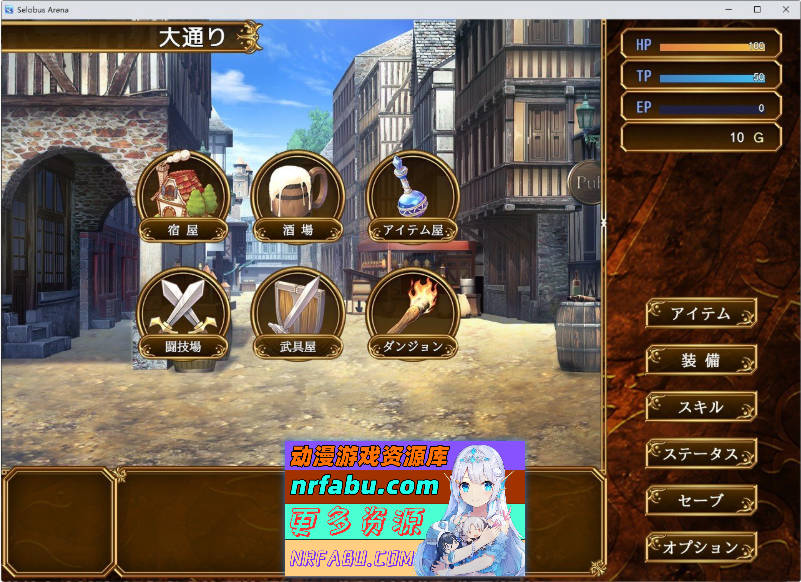The width and height of the screenshot is (801, 582).
Task: Close the Selobus Arena window
Action: click(x=785, y=9)
